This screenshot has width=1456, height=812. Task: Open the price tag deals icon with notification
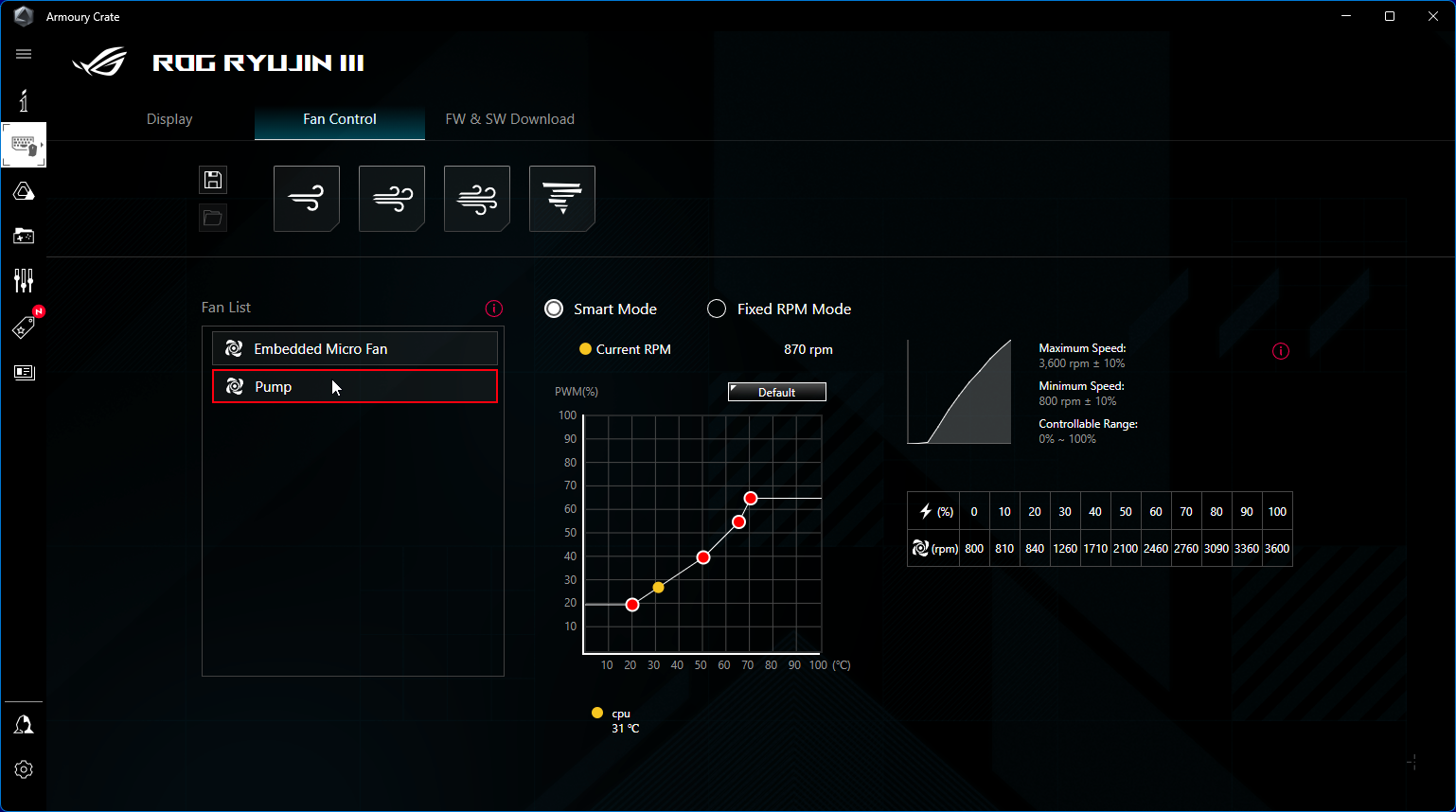click(x=24, y=327)
